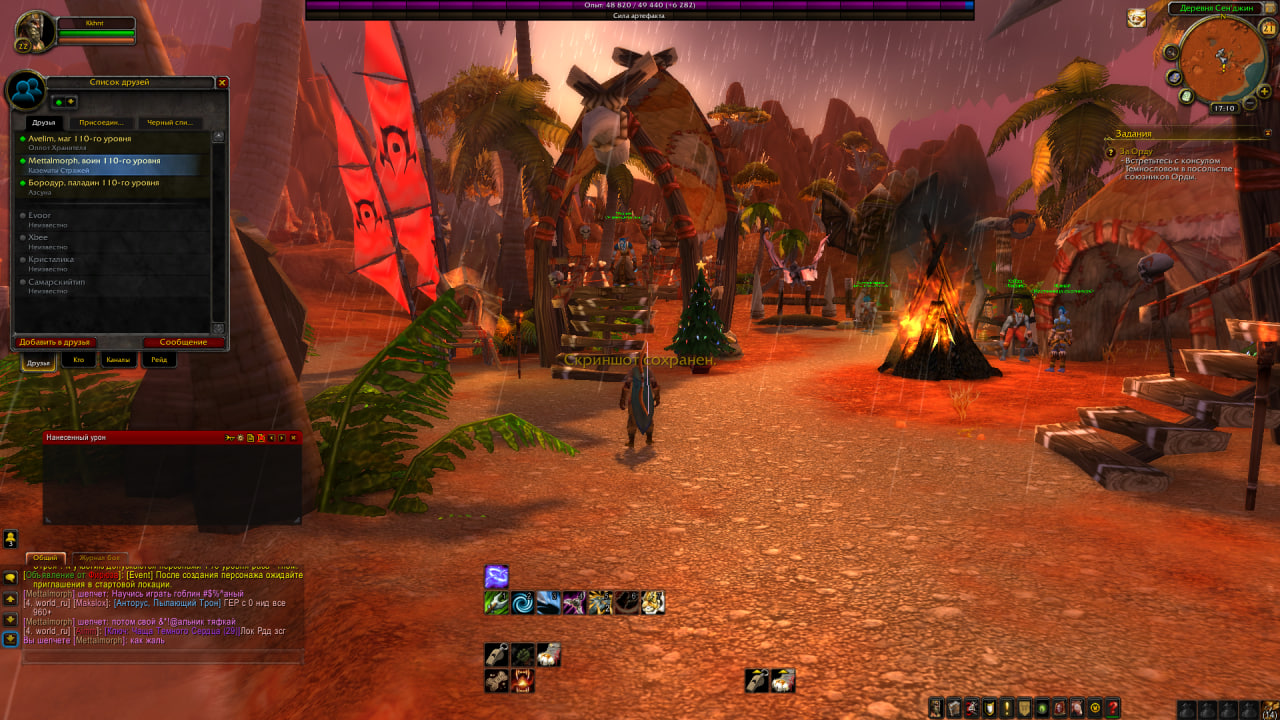
Task: Open the За Орду quest tracker entry
Action: coord(1136,152)
